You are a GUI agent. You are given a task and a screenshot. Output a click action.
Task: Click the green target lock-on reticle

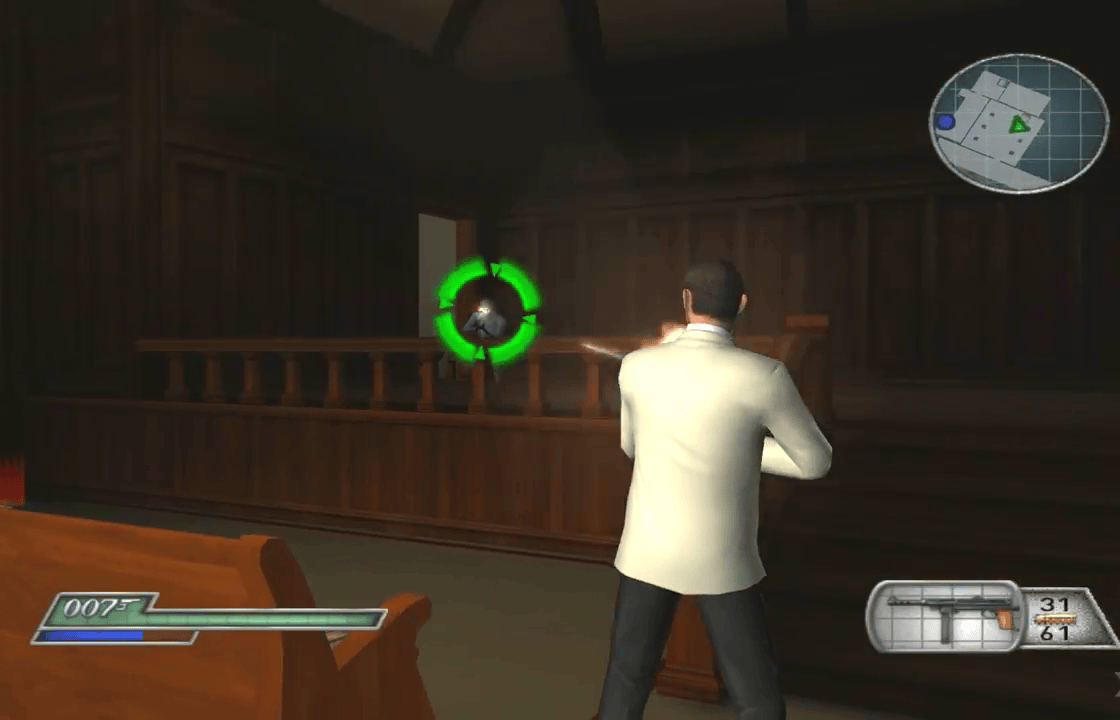tap(488, 311)
